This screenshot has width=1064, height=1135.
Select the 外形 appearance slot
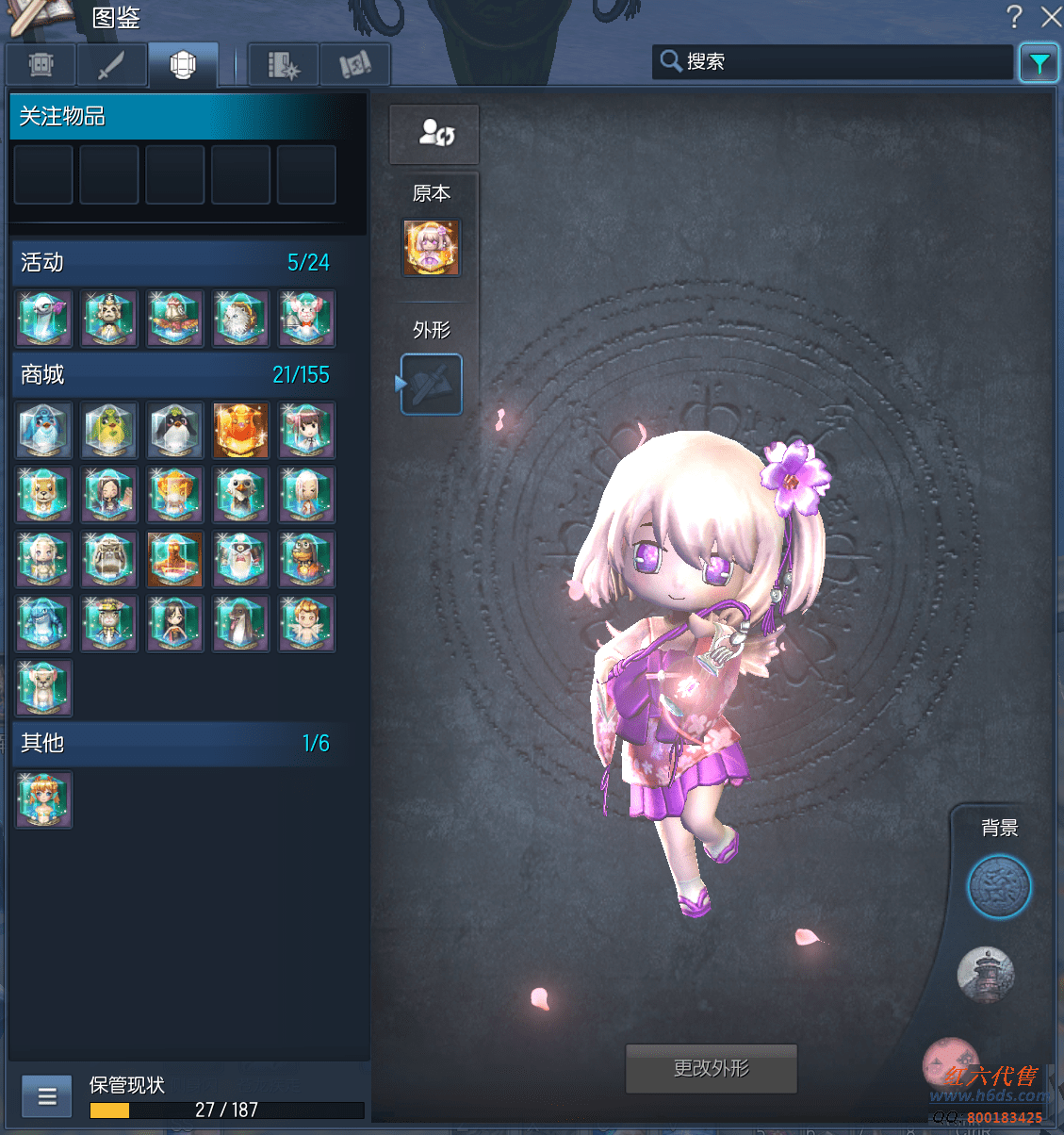(432, 384)
